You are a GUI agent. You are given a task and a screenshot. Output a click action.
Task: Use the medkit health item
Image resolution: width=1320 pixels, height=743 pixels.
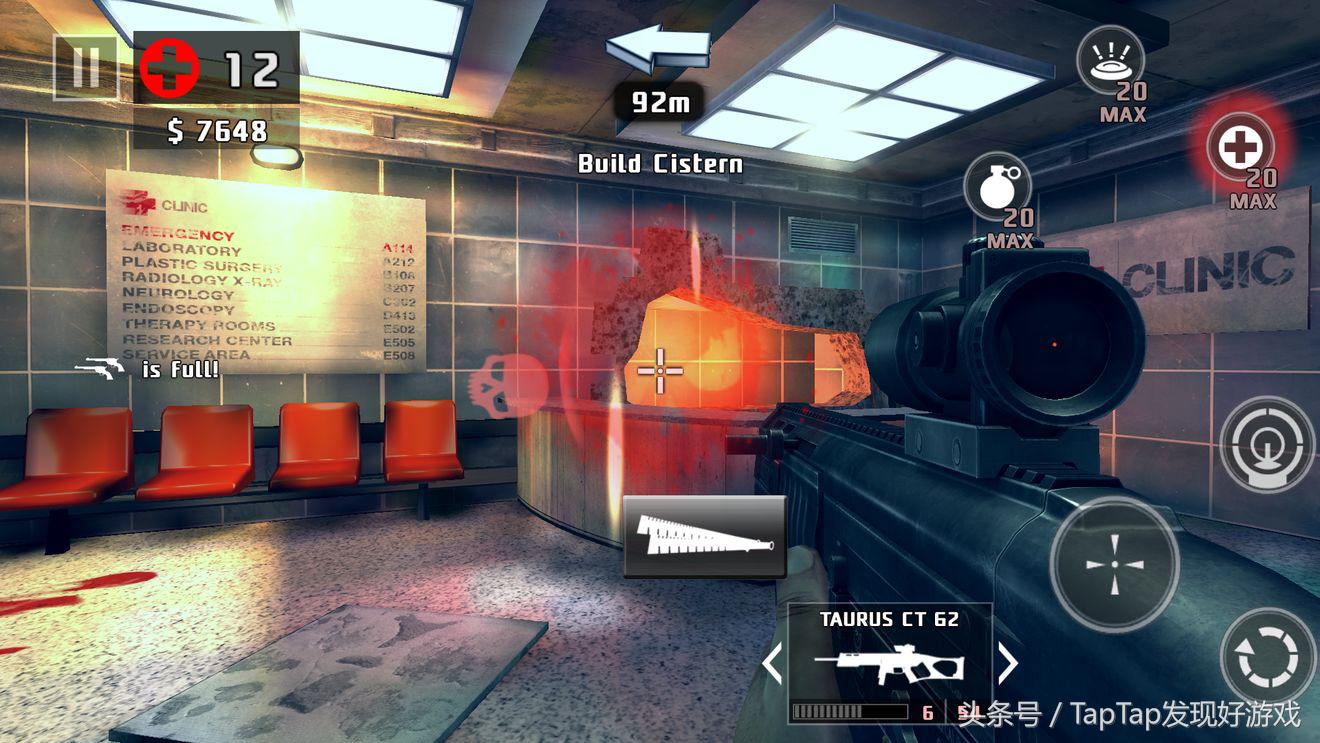tap(1240, 148)
